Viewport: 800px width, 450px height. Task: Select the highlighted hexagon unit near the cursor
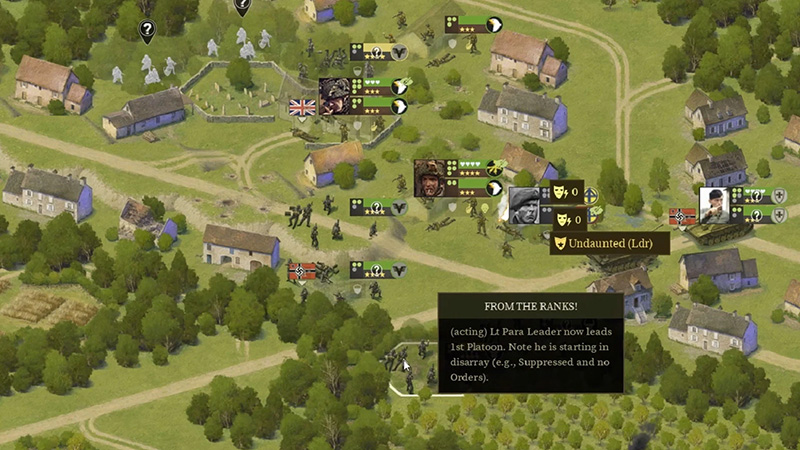[417, 368]
